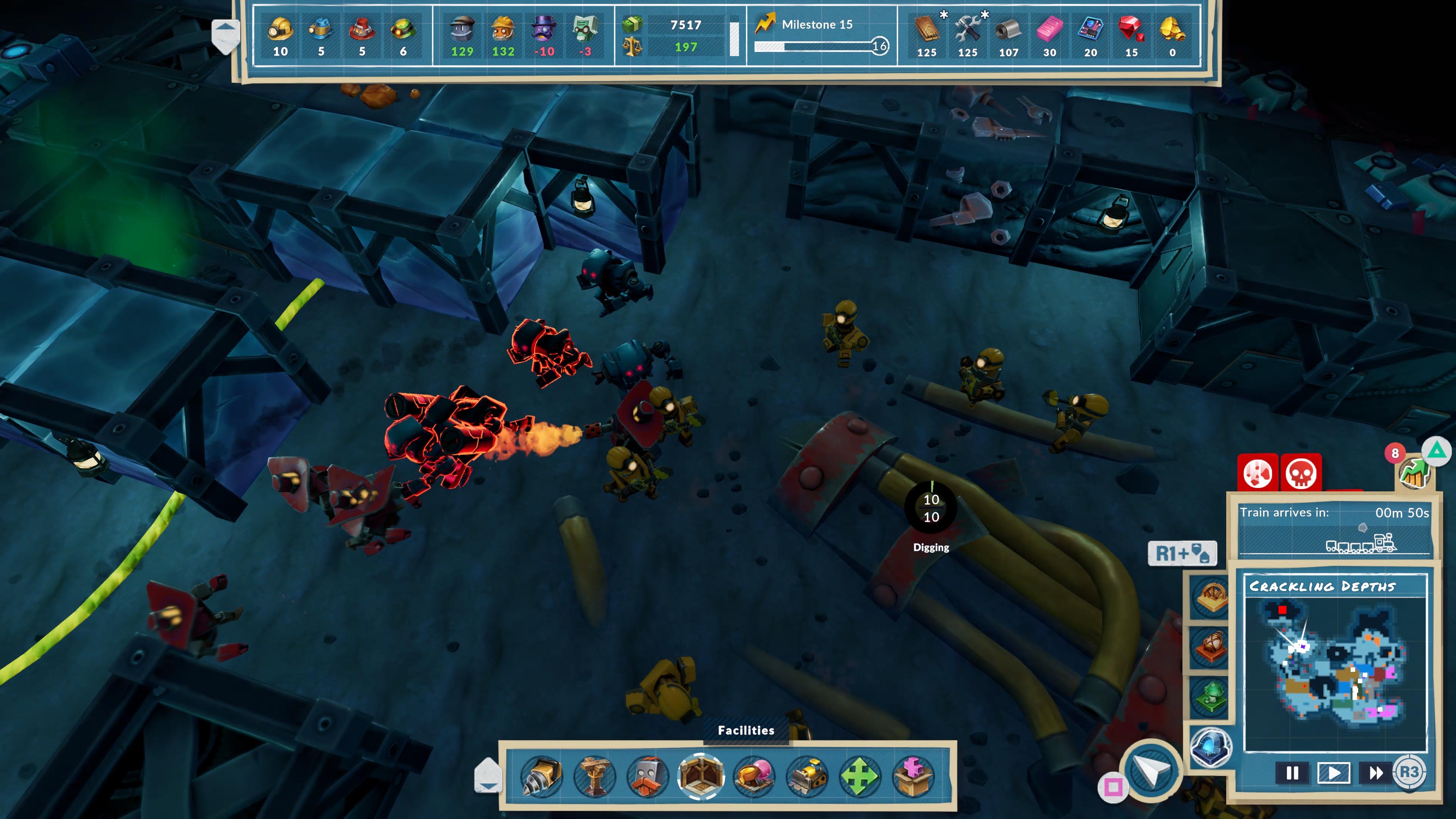Image resolution: width=1456 pixels, height=819 pixels.
Task: Choose the wooden signpost build option
Action: tap(594, 777)
